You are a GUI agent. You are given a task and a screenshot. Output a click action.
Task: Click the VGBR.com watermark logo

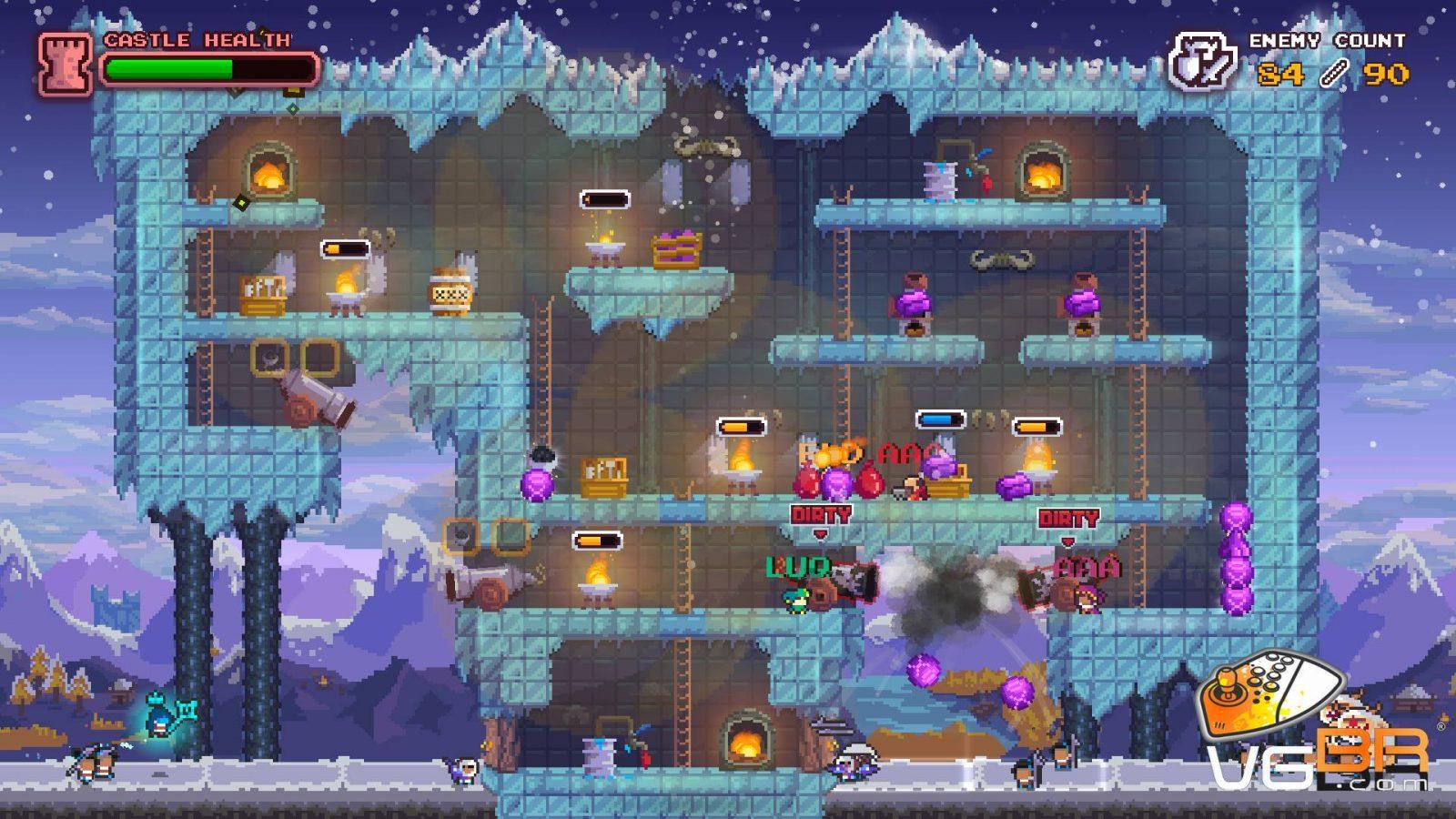tap(1315, 728)
